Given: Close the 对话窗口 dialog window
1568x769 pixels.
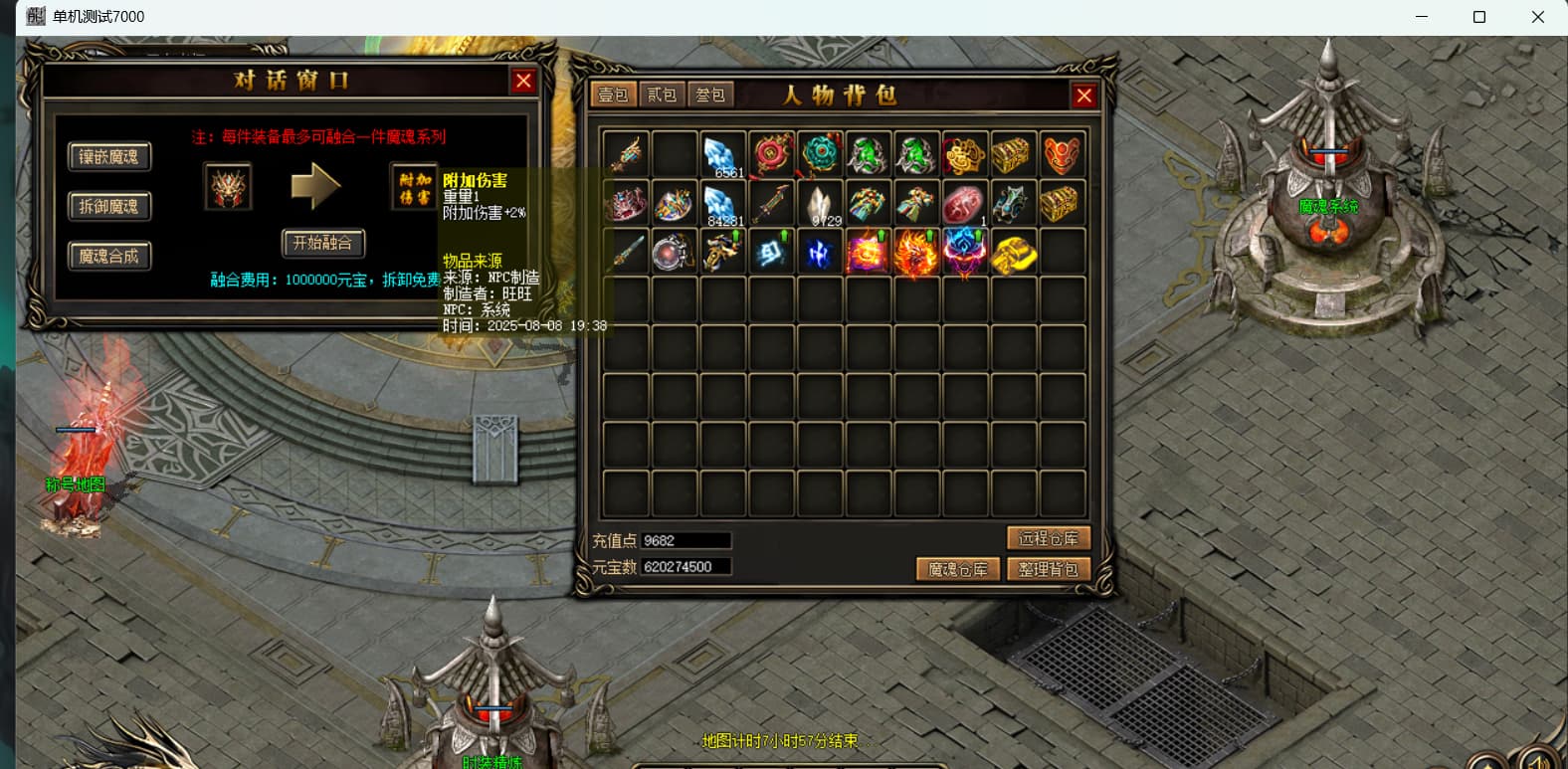Looking at the screenshot, I should (x=523, y=82).
